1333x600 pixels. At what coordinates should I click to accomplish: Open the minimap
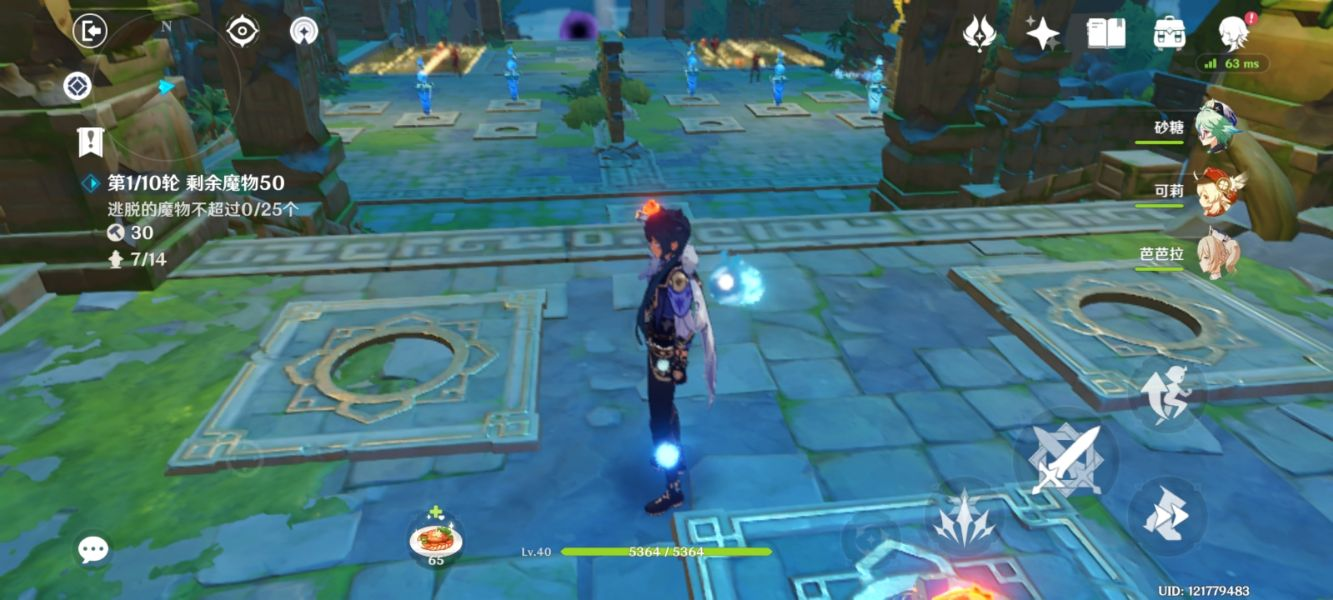(165, 85)
